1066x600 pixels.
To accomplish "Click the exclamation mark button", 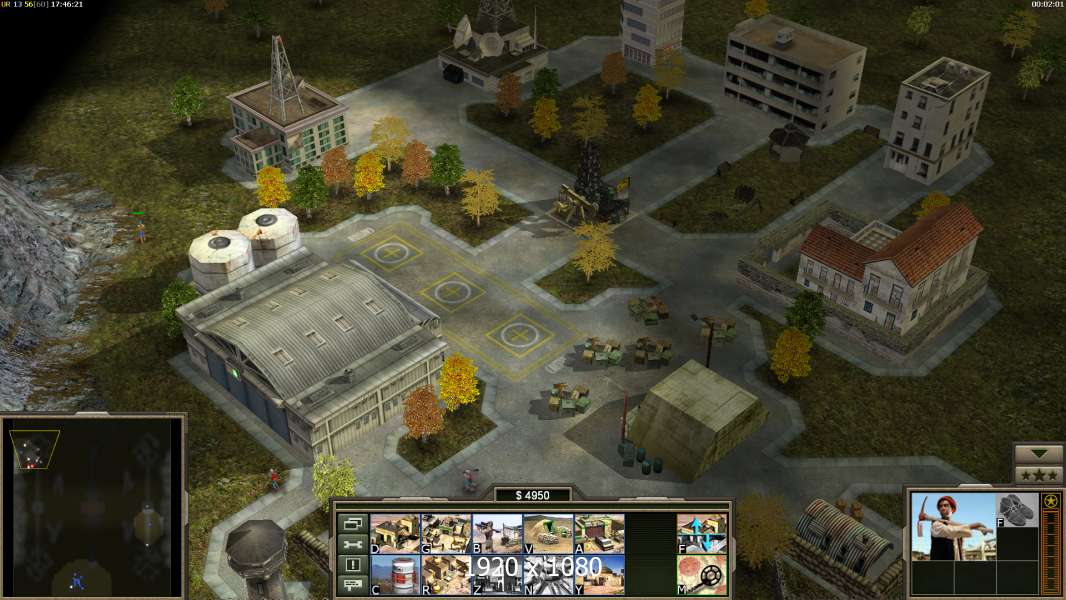I will tap(351, 565).
